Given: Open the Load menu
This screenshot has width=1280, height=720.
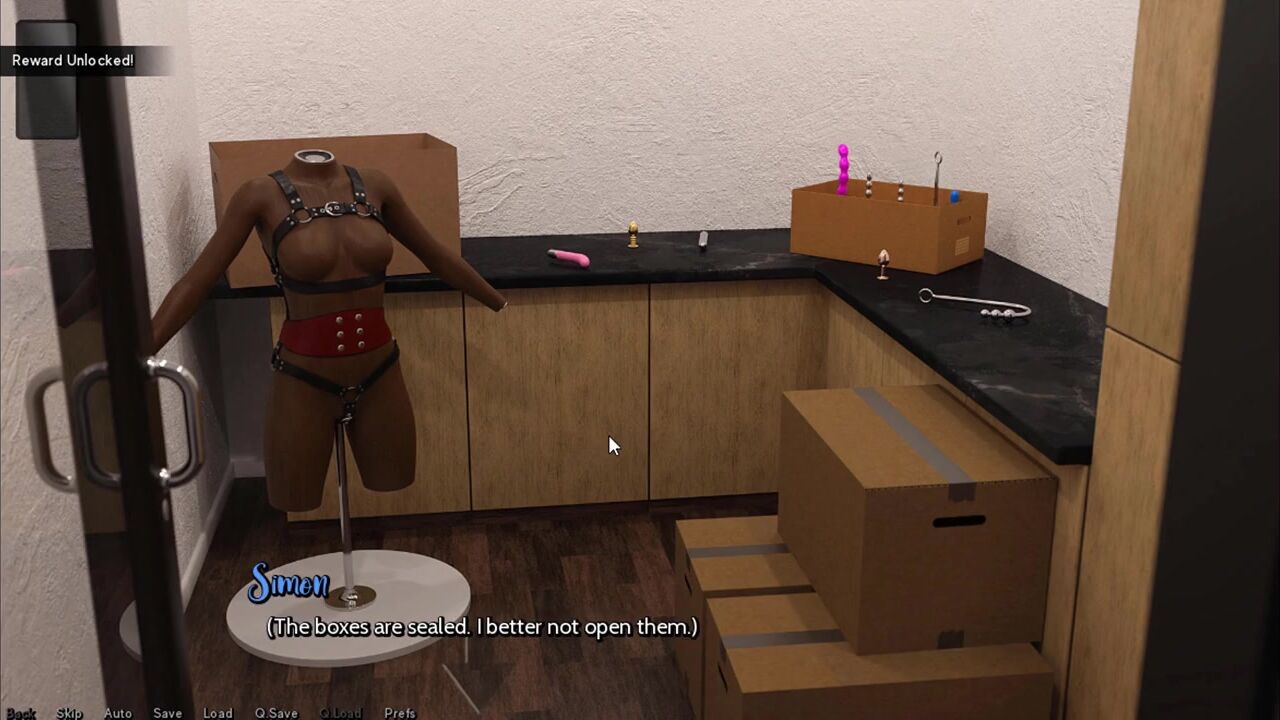Looking at the screenshot, I should tap(217, 713).
